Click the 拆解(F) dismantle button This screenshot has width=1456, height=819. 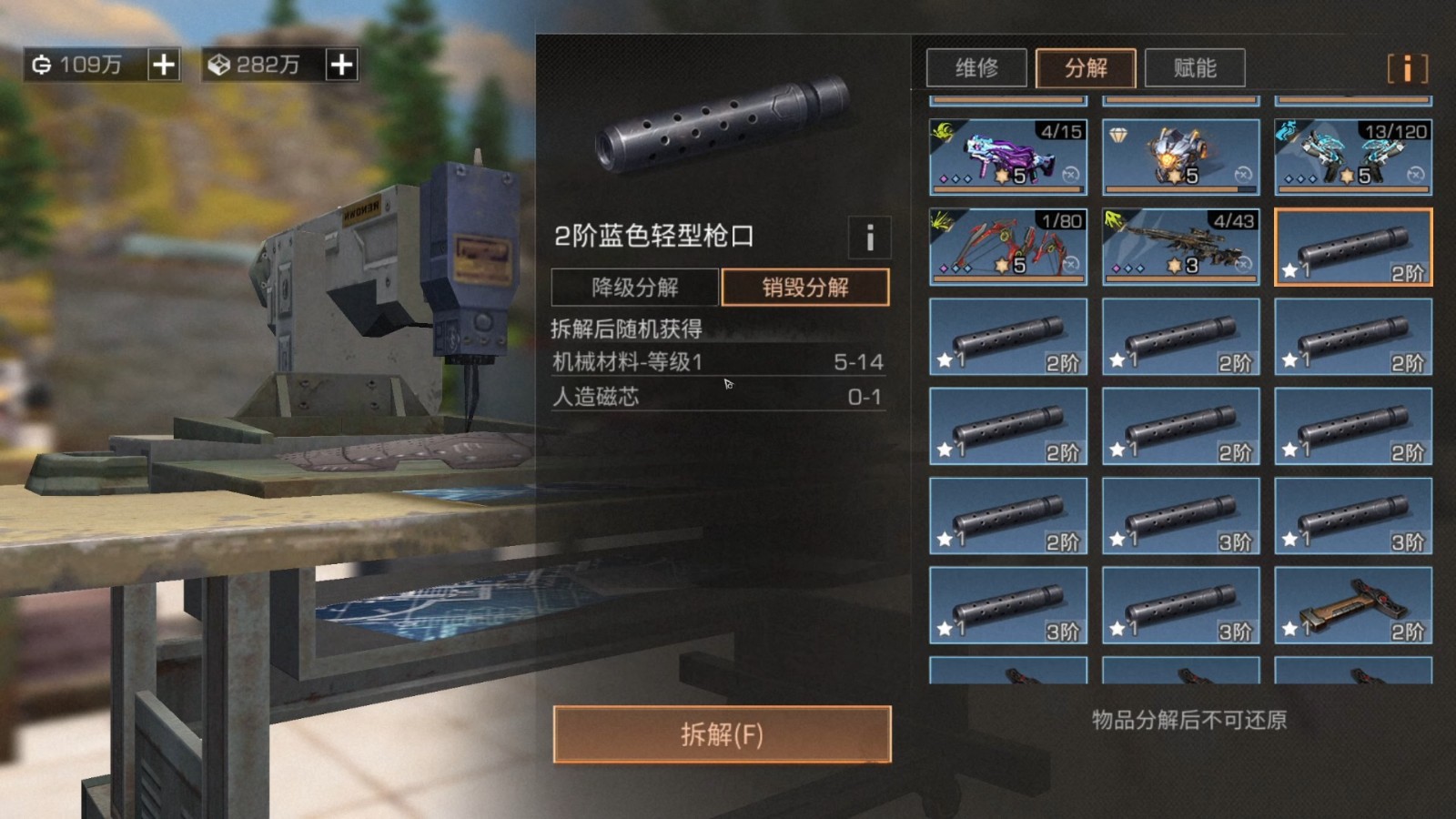click(722, 734)
